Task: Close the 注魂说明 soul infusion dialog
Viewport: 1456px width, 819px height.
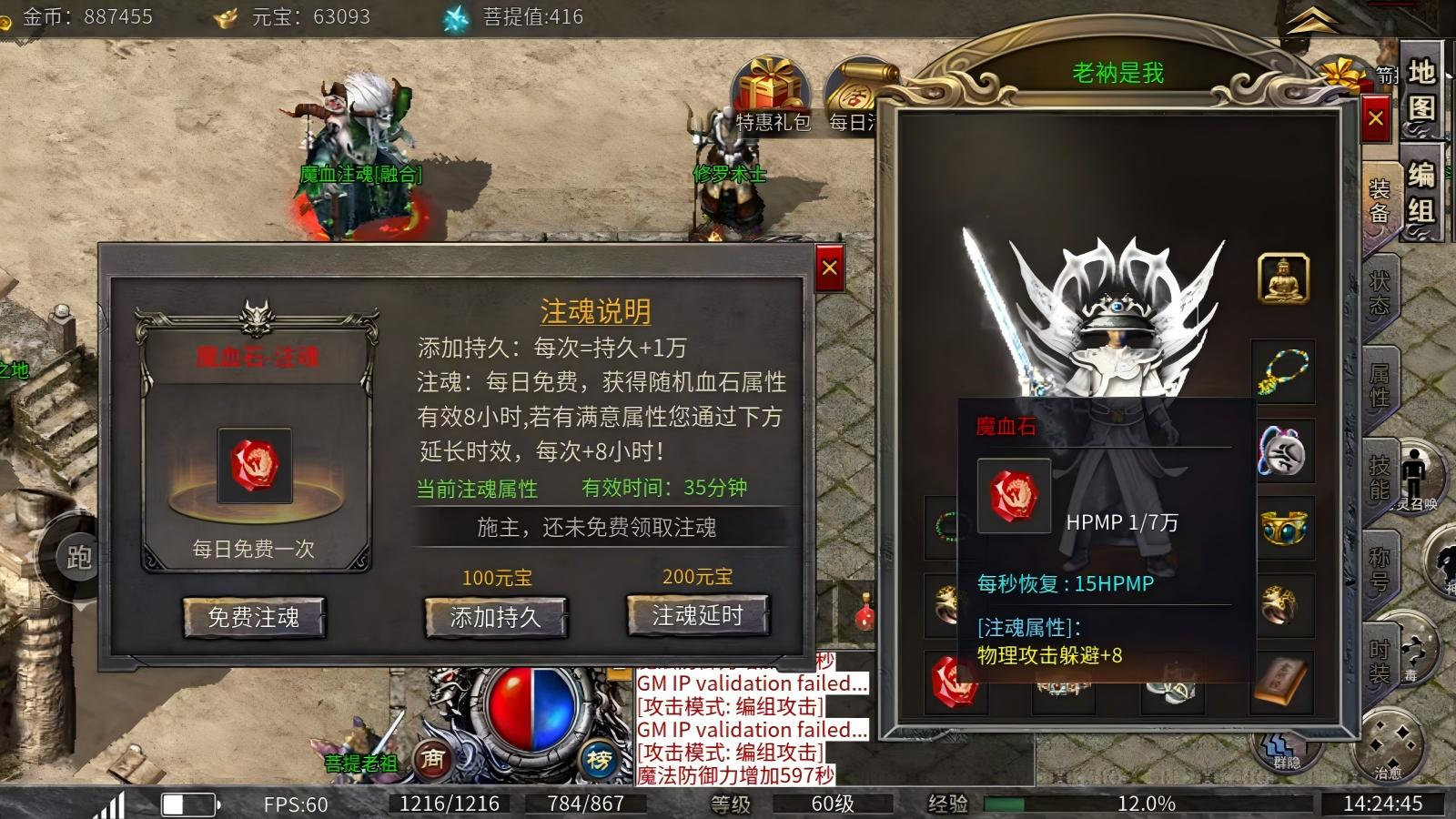Action: pyautogui.click(x=829, y=268)
